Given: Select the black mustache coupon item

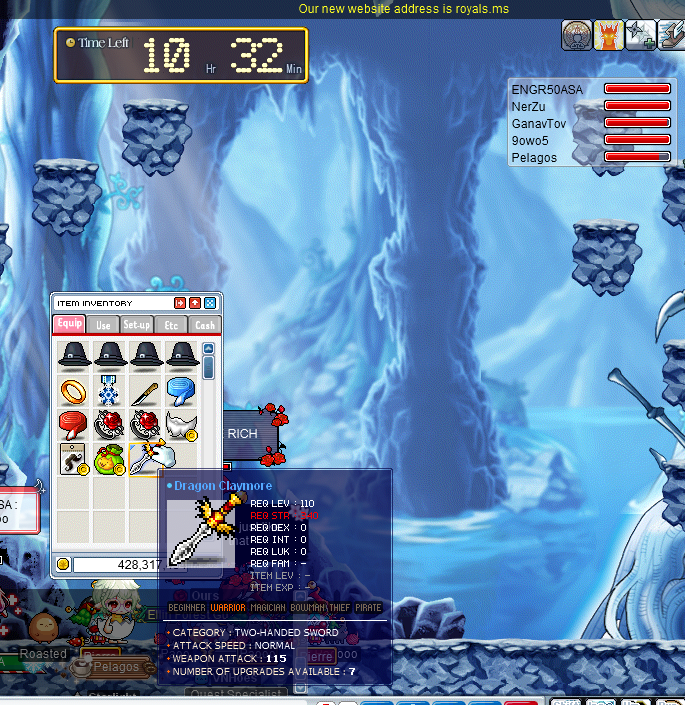Looking at the screenshot, I should click(x=74, y=459).
